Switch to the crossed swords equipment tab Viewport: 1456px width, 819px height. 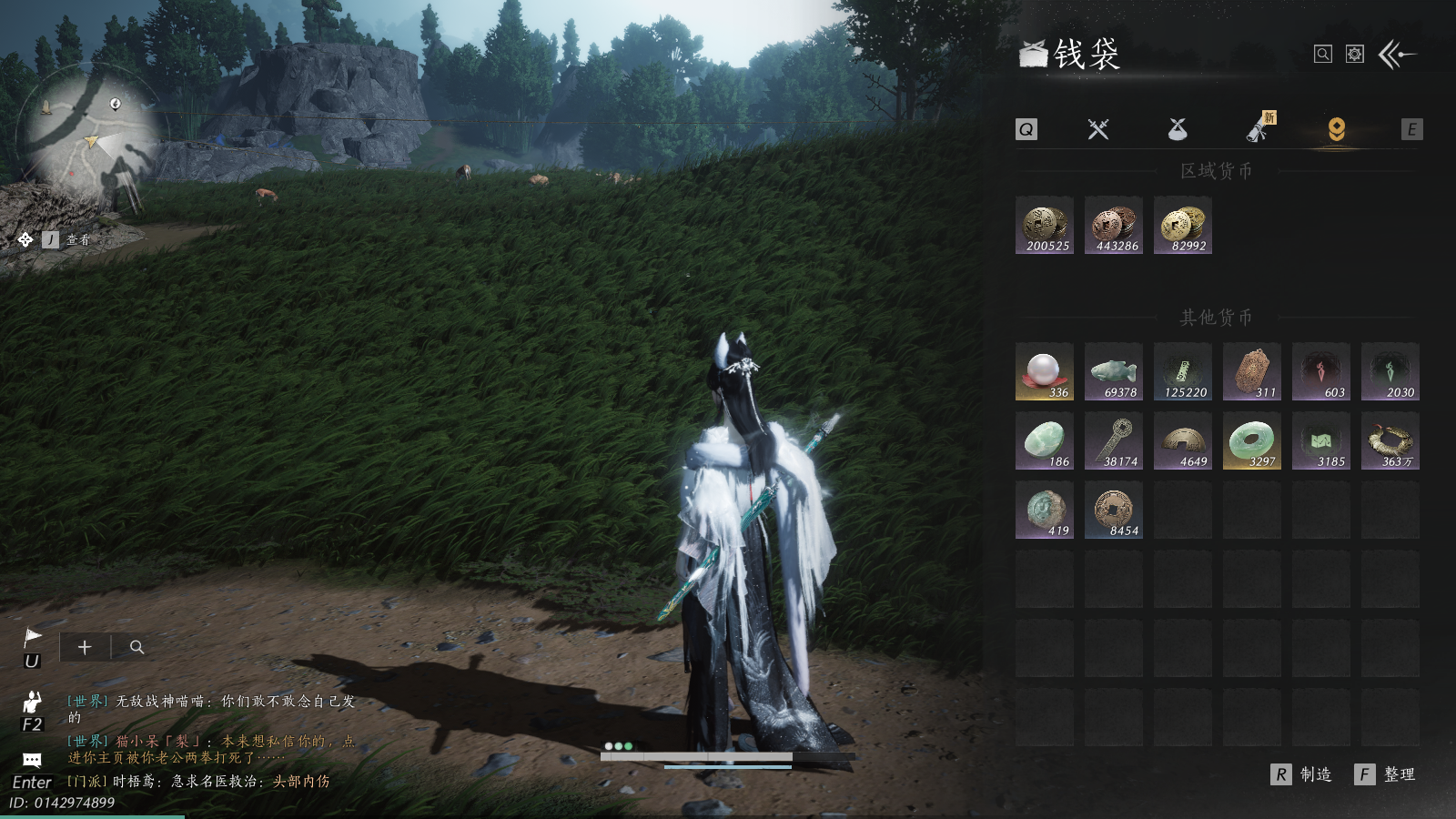[1098, 130]
